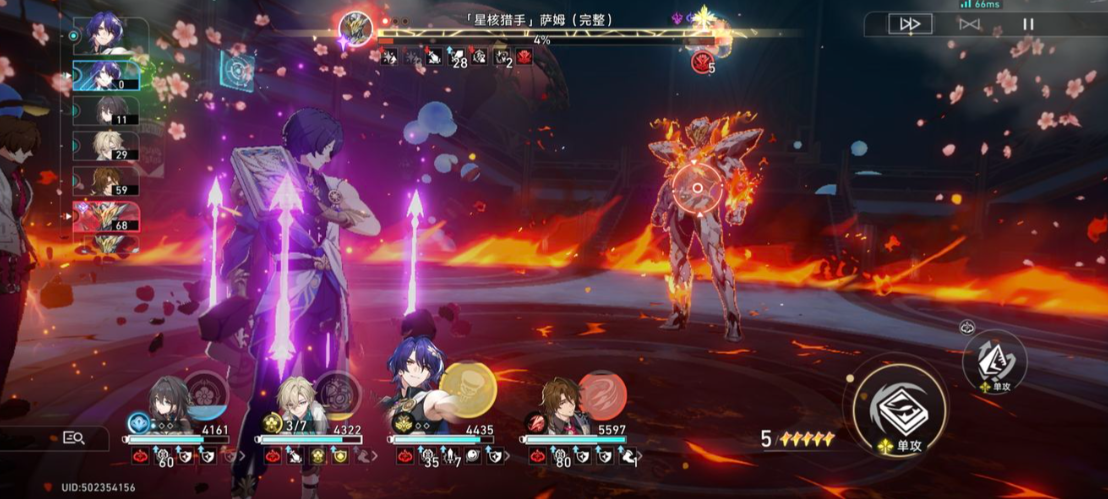Open the battle details magnifier list button

click(73, 437)
